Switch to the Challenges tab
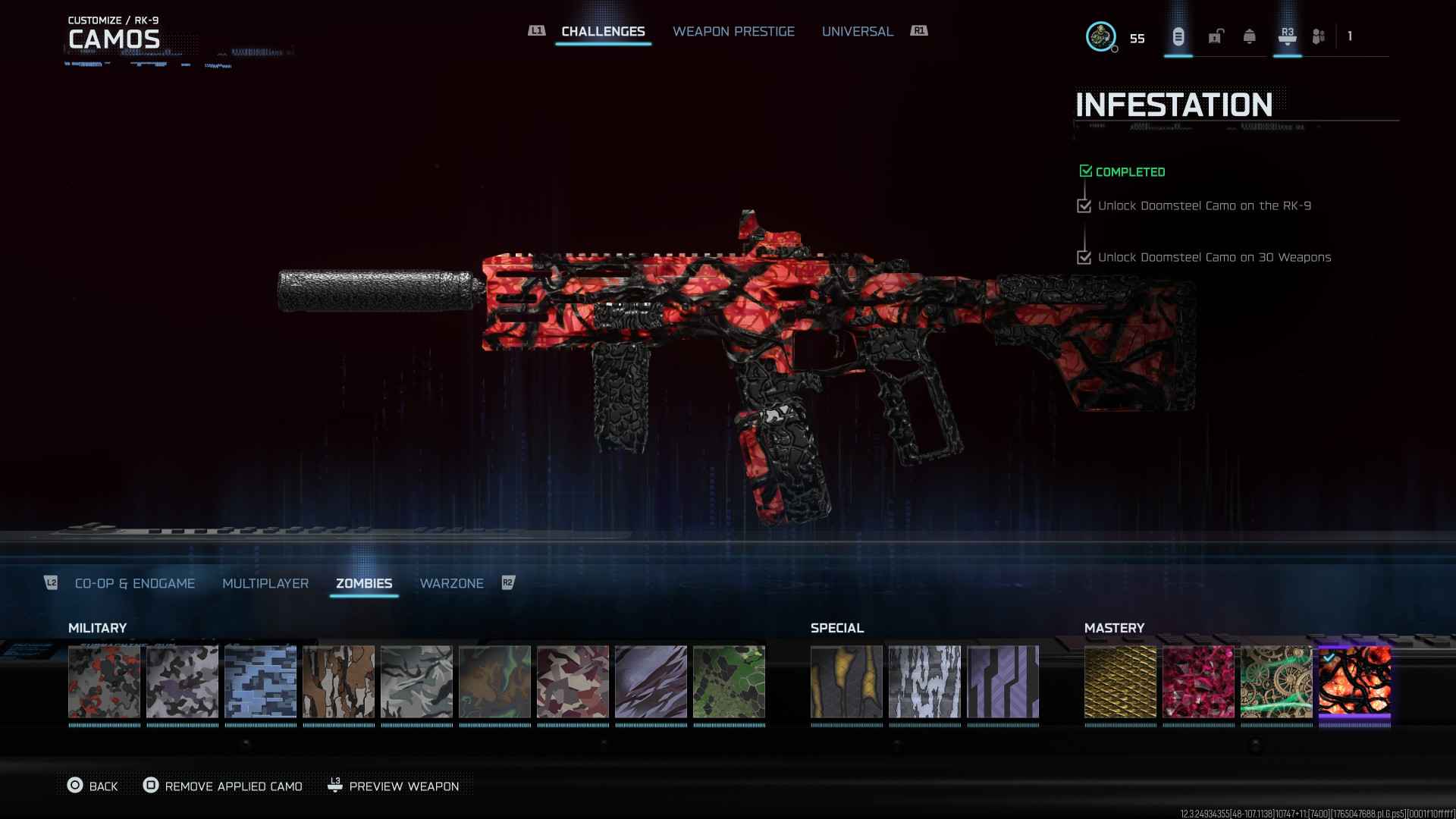 tap(603, 31)
